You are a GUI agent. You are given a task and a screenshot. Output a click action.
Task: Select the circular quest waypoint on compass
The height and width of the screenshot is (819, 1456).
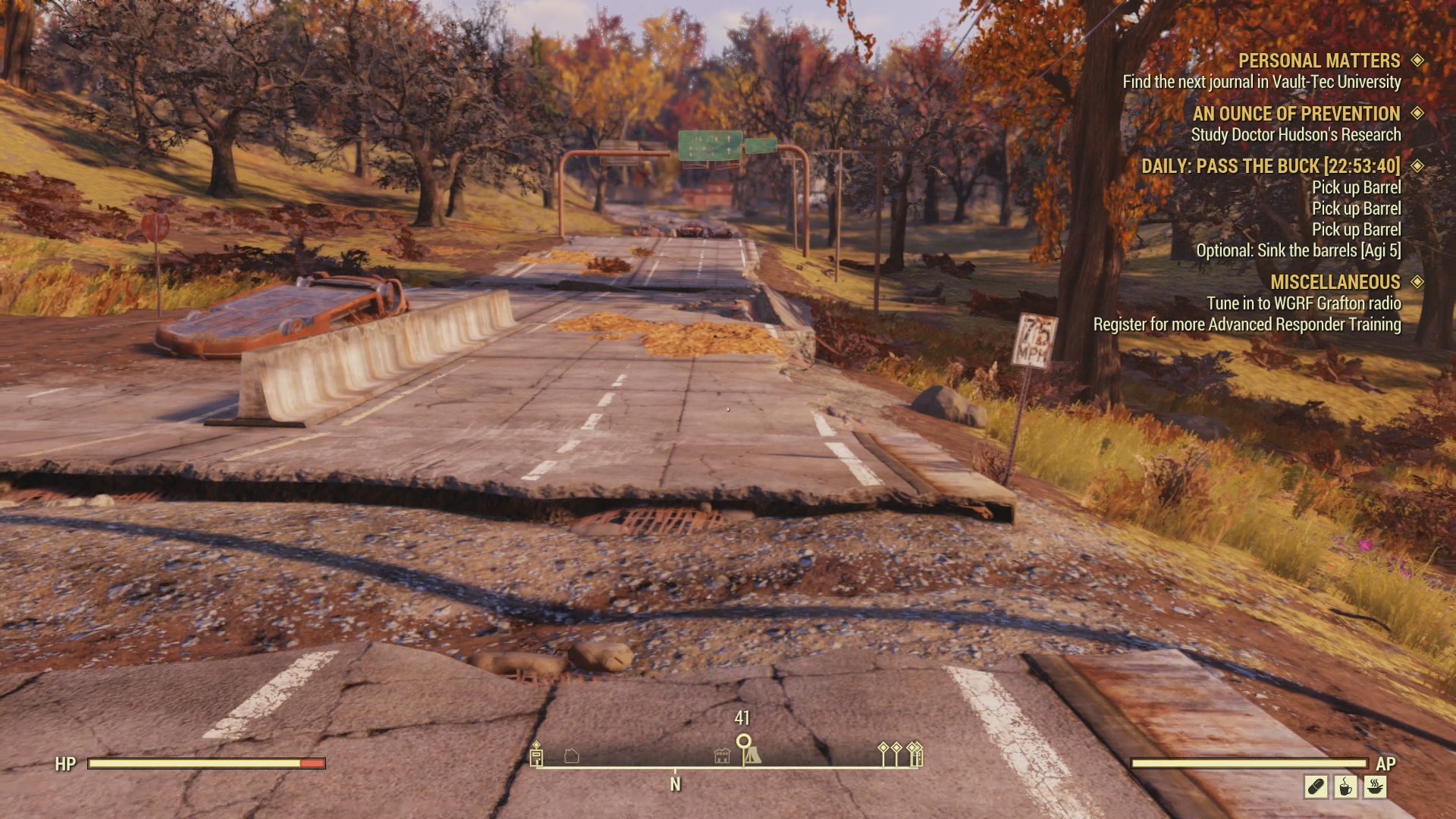click(x=743, y=741)
